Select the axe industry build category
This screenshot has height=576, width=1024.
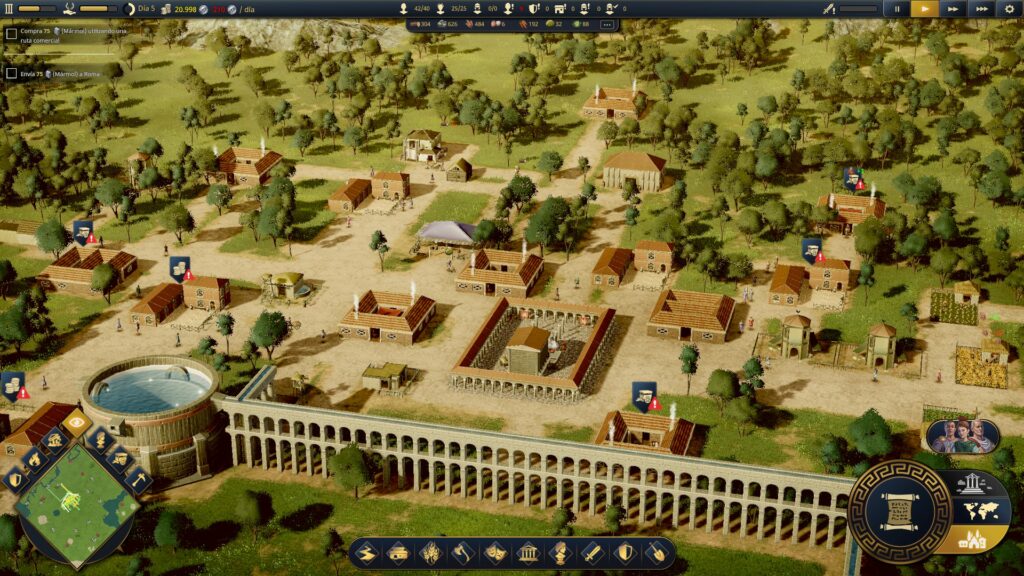tap(462, 552)
